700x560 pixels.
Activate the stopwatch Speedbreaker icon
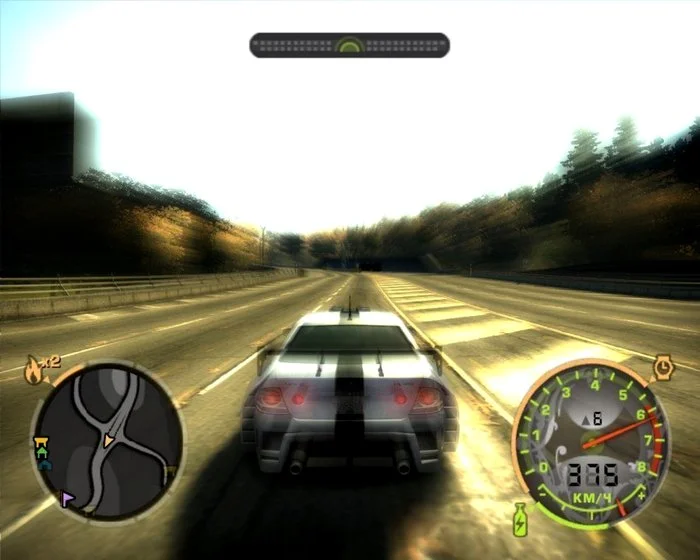click(664, 368)
